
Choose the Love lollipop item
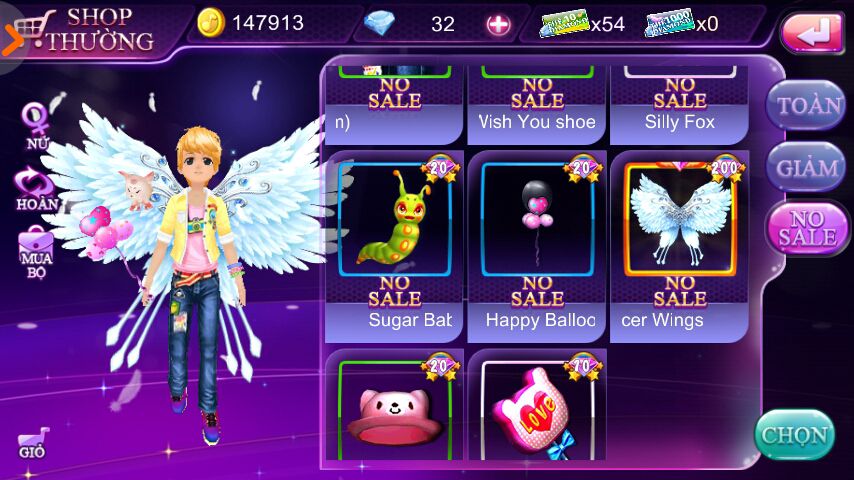point(538,410)
